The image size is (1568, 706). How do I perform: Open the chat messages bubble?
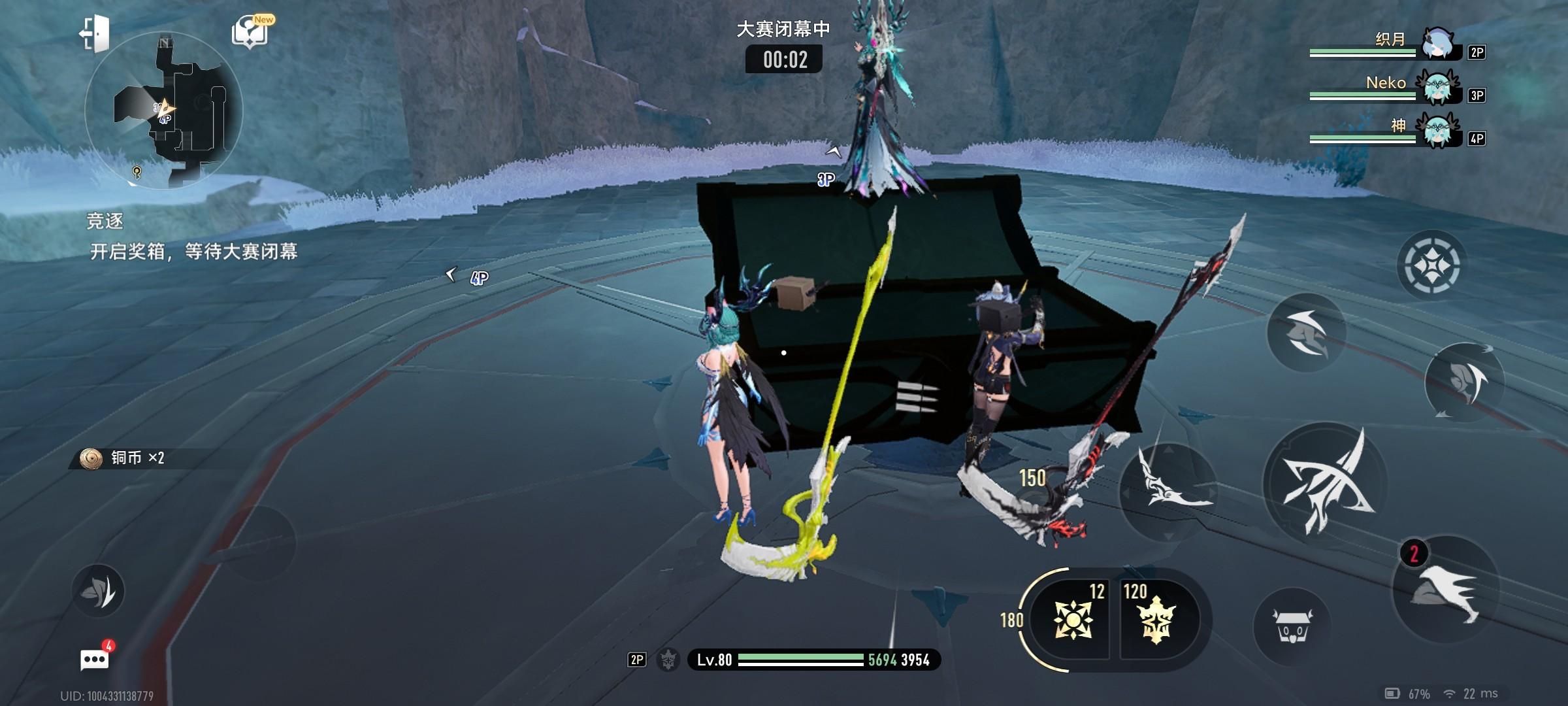coord(94,660)
